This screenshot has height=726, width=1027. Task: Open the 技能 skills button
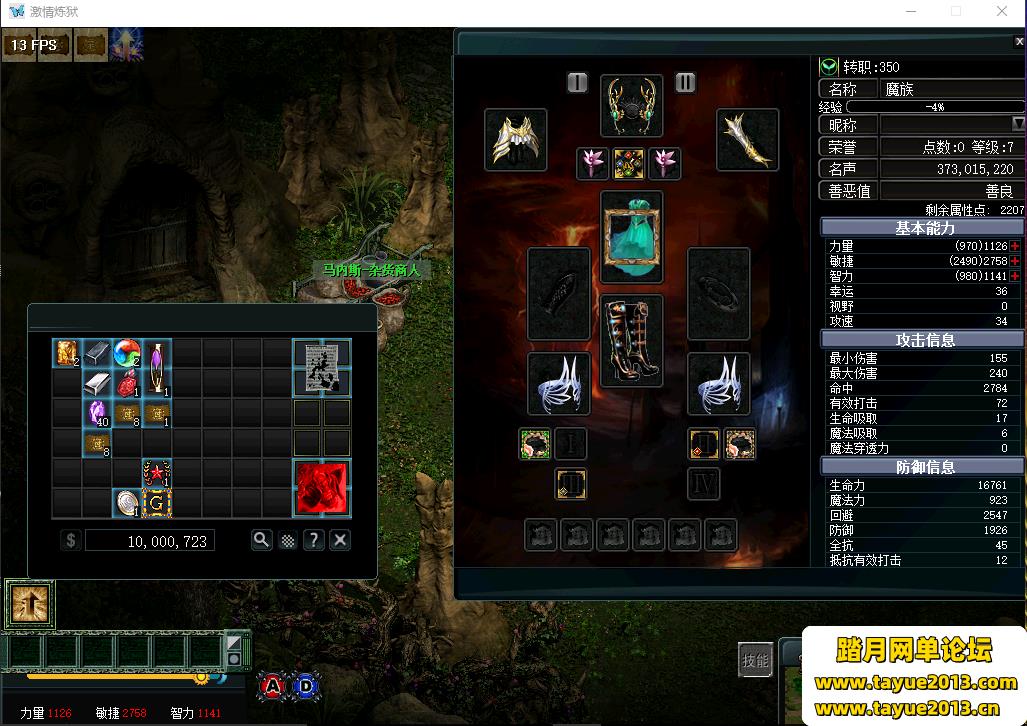pos(756,660)
